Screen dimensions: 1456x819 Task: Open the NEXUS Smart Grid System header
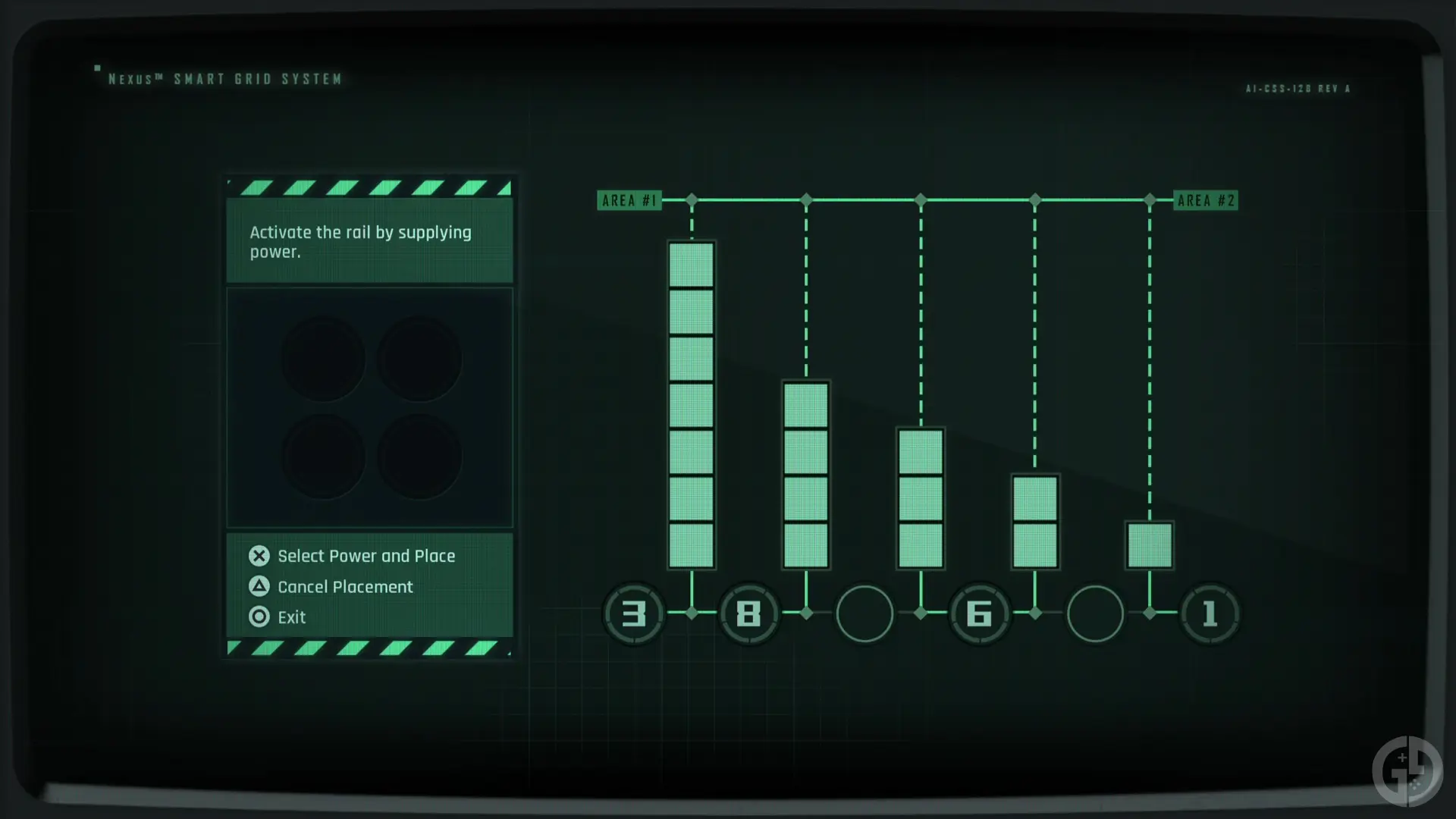point(224,77)
